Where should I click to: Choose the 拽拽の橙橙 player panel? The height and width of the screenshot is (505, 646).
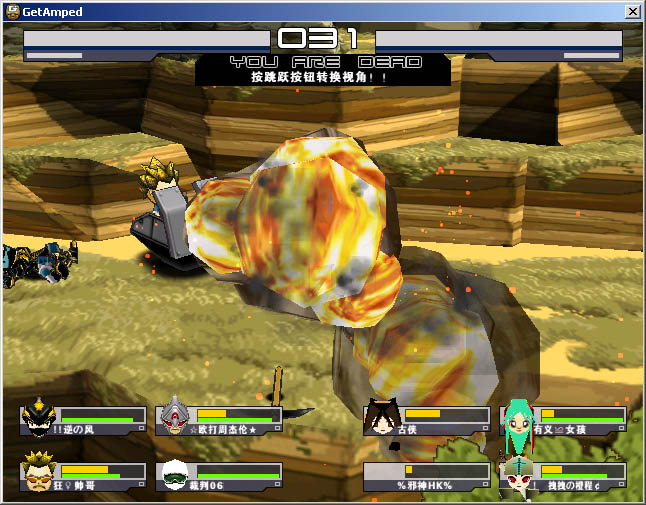[565, 475]
